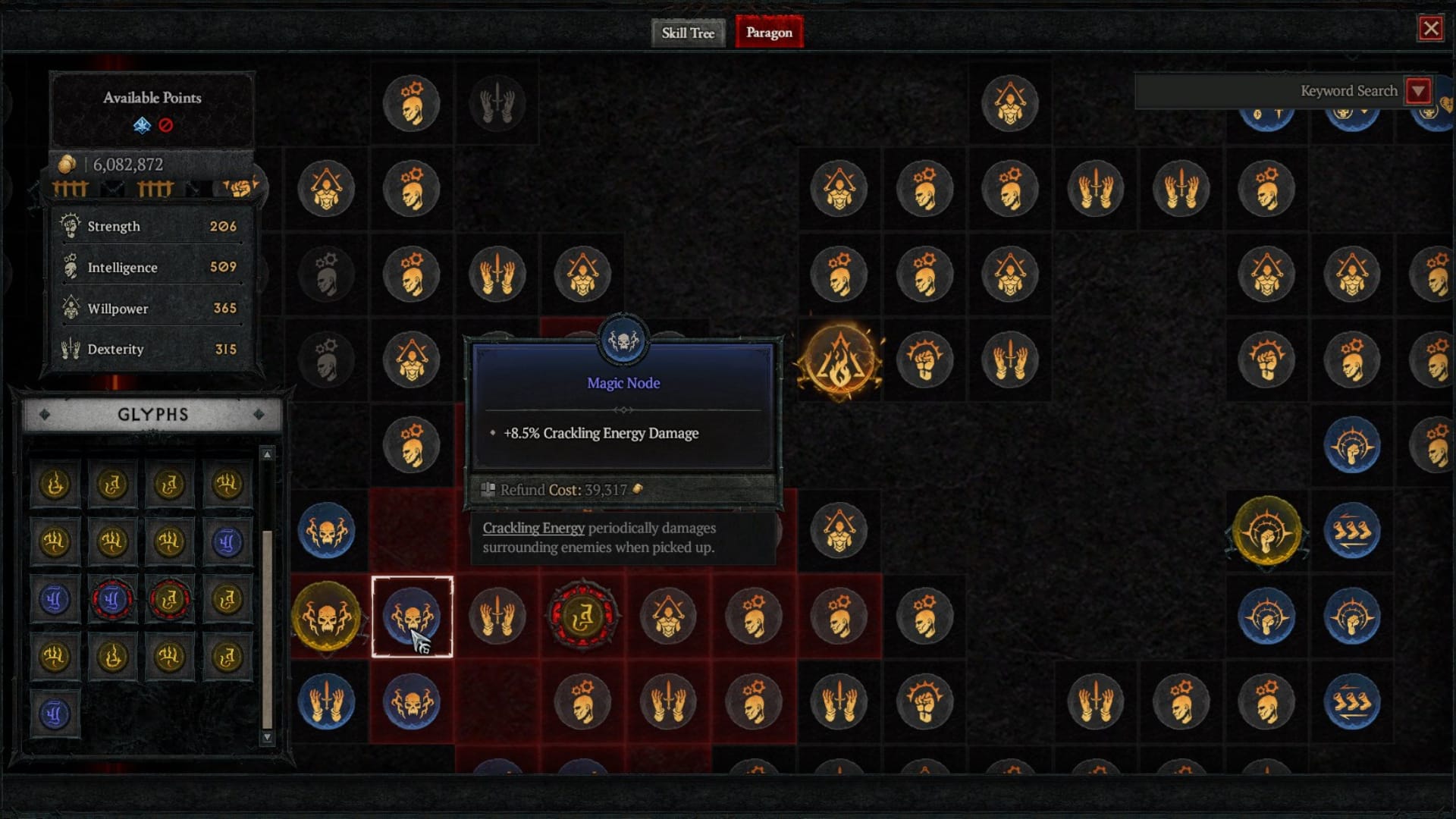Screen dimensions: 1456x819
Task: Click the blue dagger-and-hands magic node
Action: [327, 702]
